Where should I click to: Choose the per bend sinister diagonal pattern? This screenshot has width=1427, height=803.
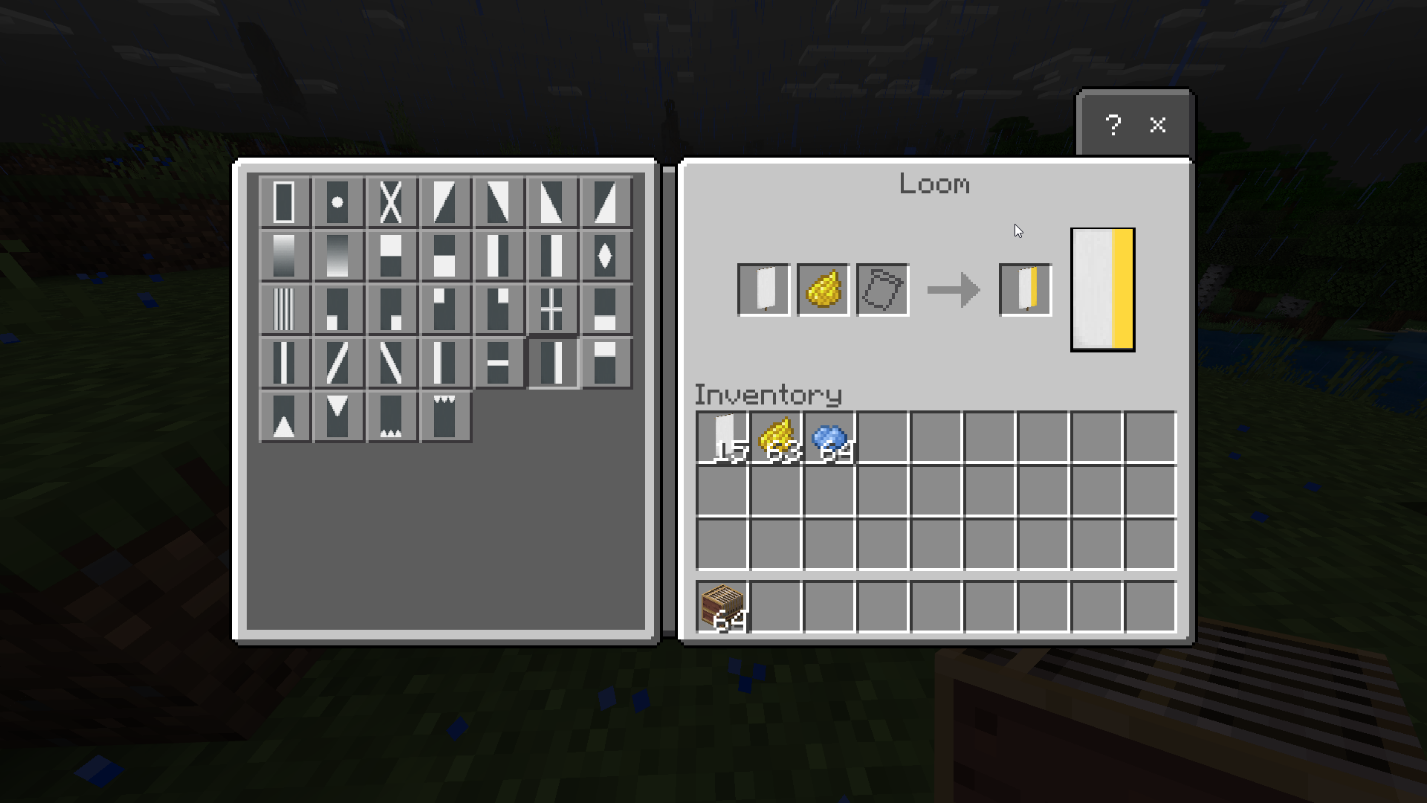(x=498, y=201)
